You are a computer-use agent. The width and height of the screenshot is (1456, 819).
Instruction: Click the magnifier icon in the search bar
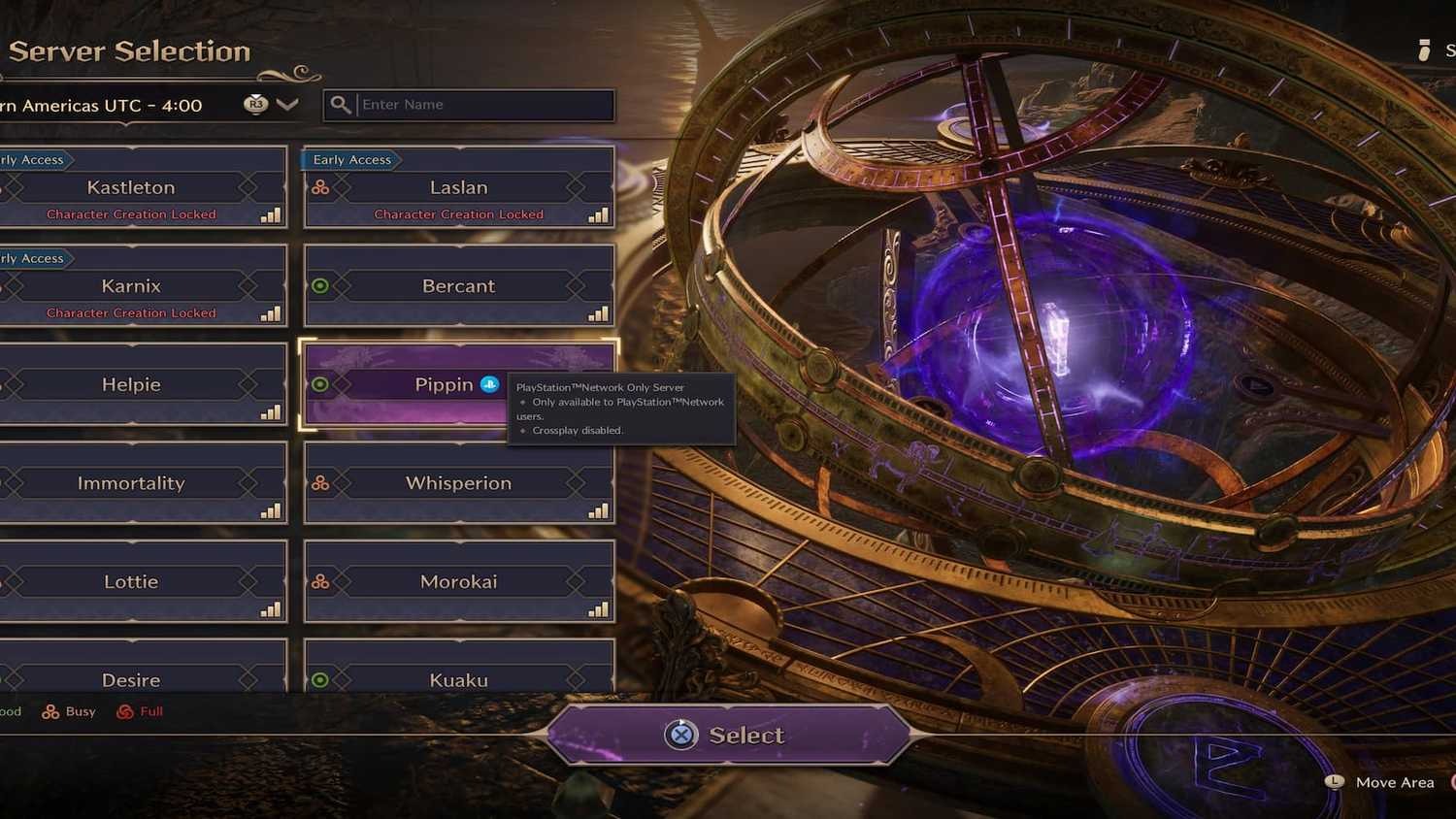341,104
